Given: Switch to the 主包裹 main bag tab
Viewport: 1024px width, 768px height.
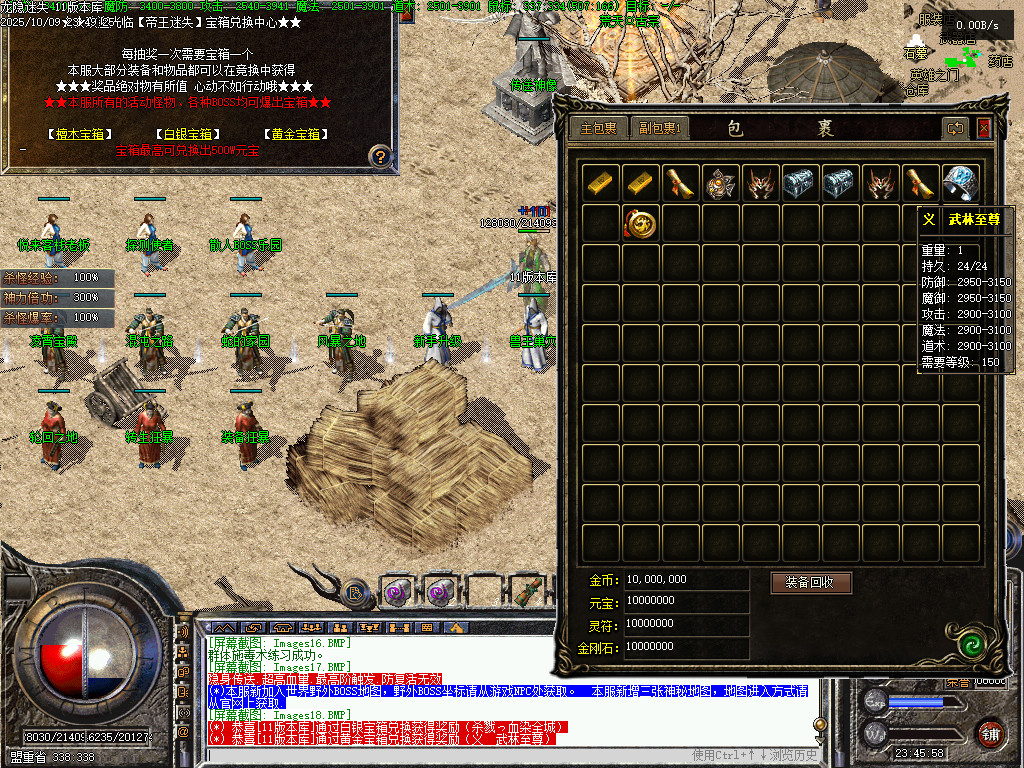Looking at the screenshot, I should [599, 128].
